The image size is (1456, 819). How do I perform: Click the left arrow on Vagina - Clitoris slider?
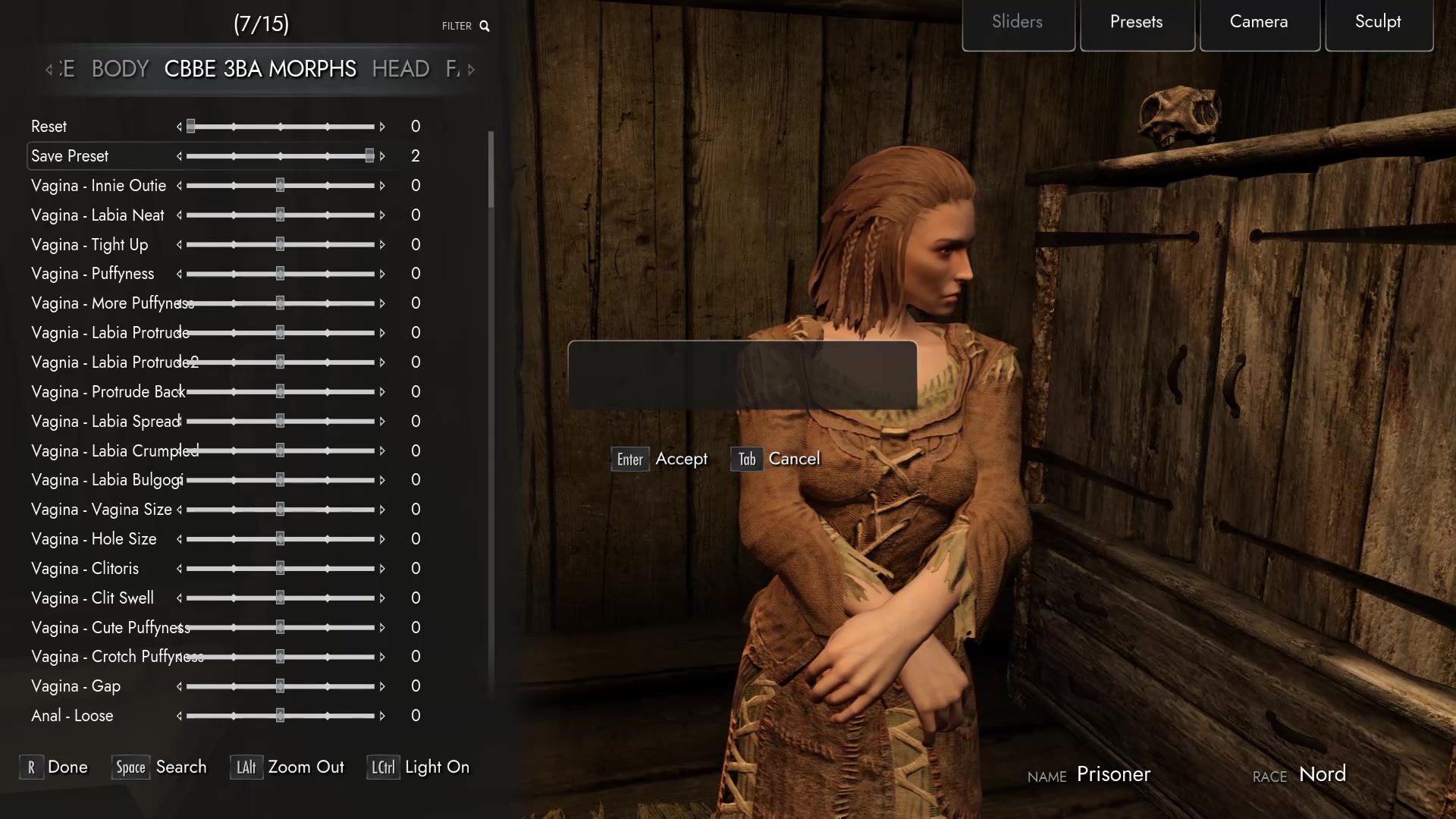click(x=179, y=569)
